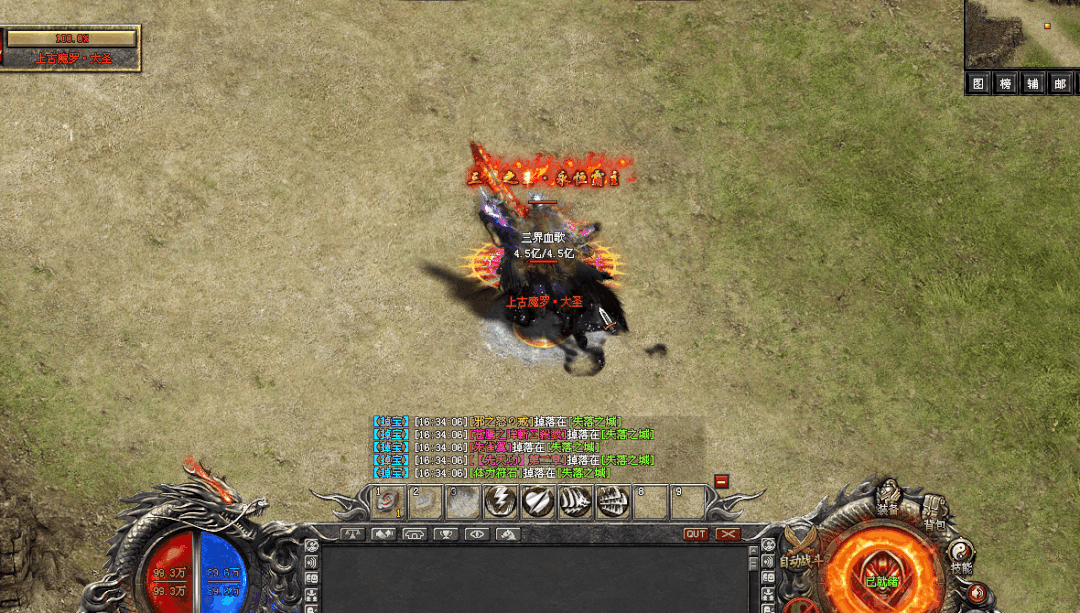1080x613 pixels.
Task: Click the 图 map button
Action: click(x=979, y=84)
